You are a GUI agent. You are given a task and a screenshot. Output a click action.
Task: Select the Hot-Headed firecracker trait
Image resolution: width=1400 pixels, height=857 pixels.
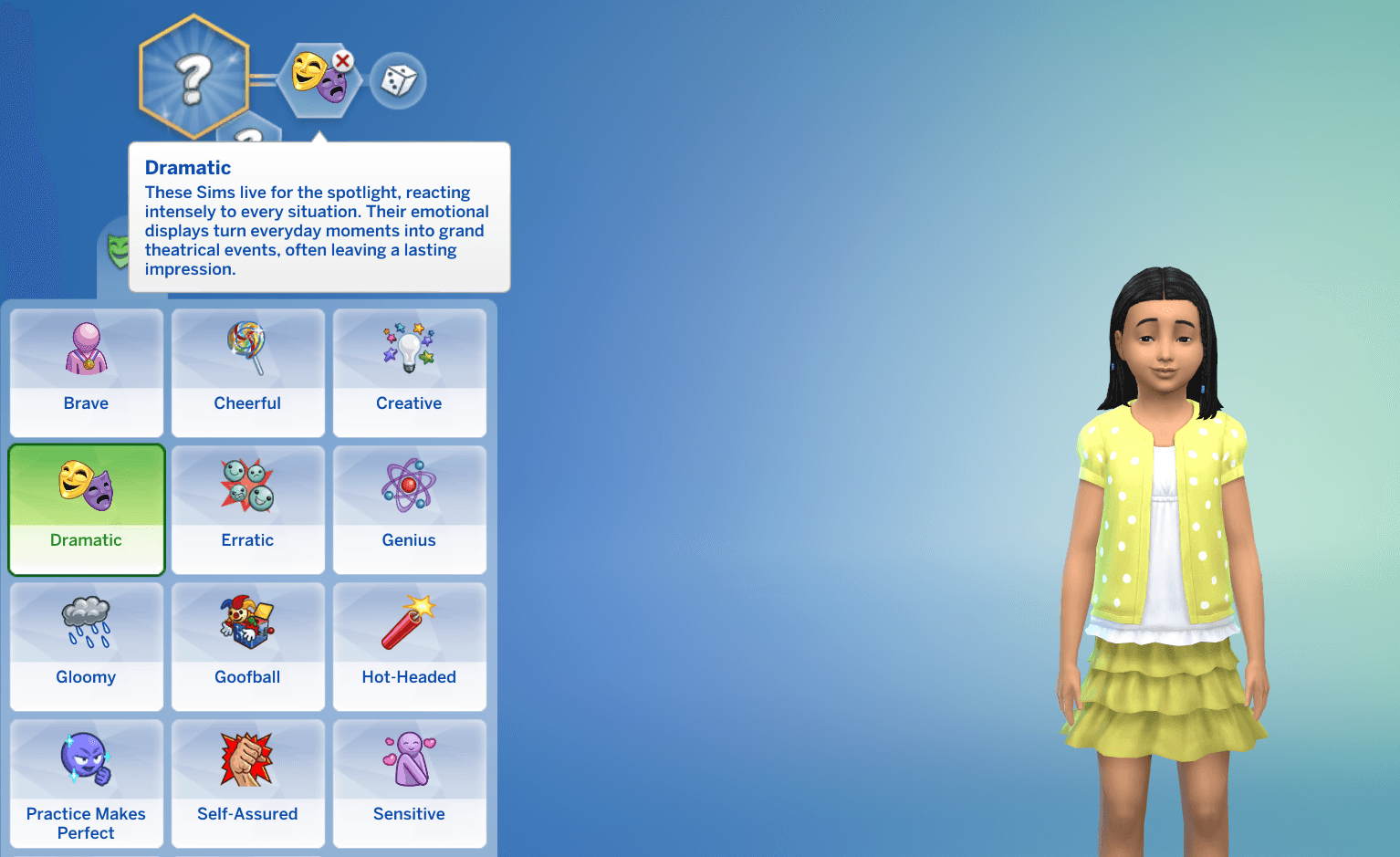(x=409, y=622)
